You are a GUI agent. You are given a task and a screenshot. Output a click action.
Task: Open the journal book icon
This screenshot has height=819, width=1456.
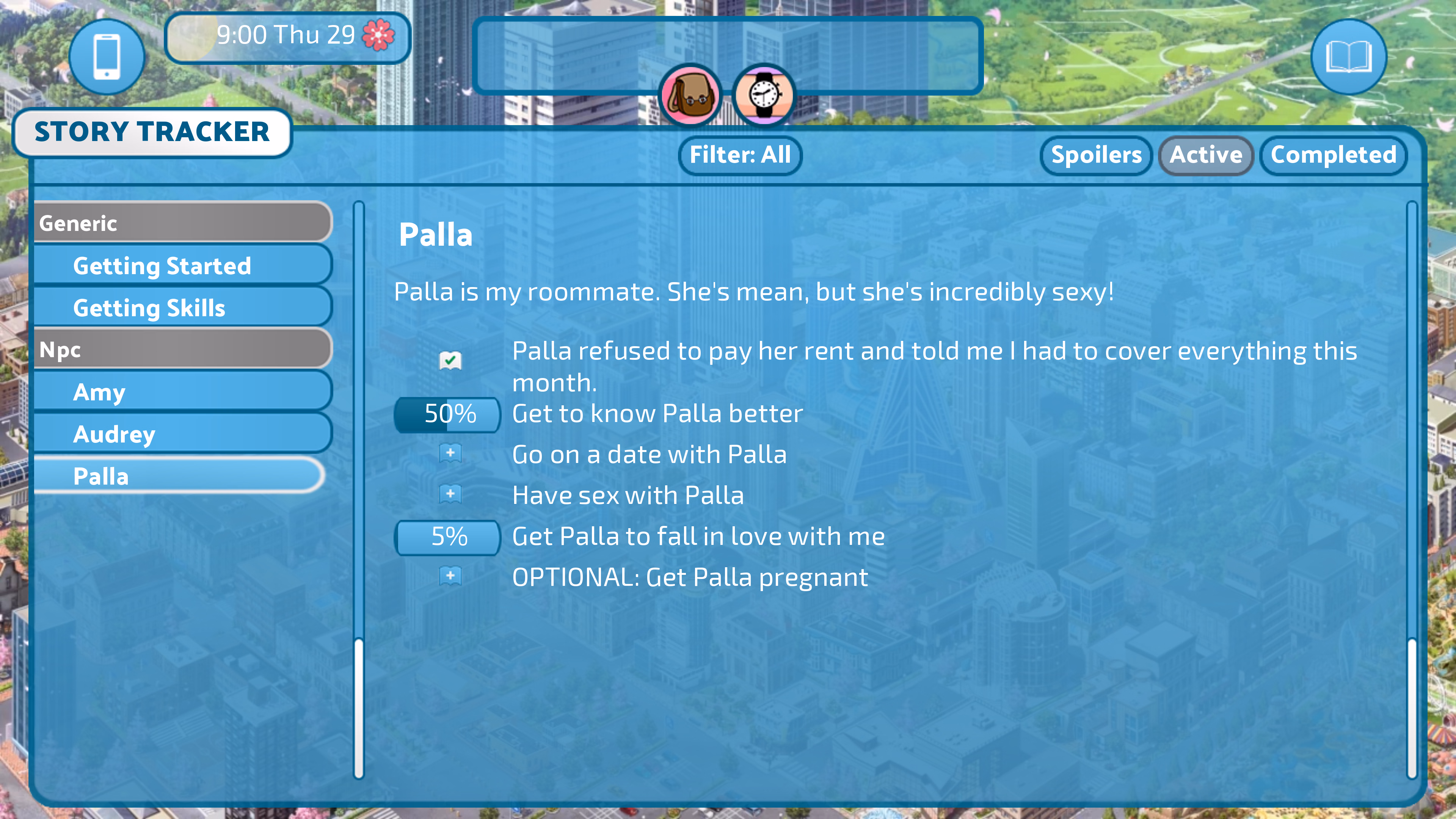point(1348,56)
